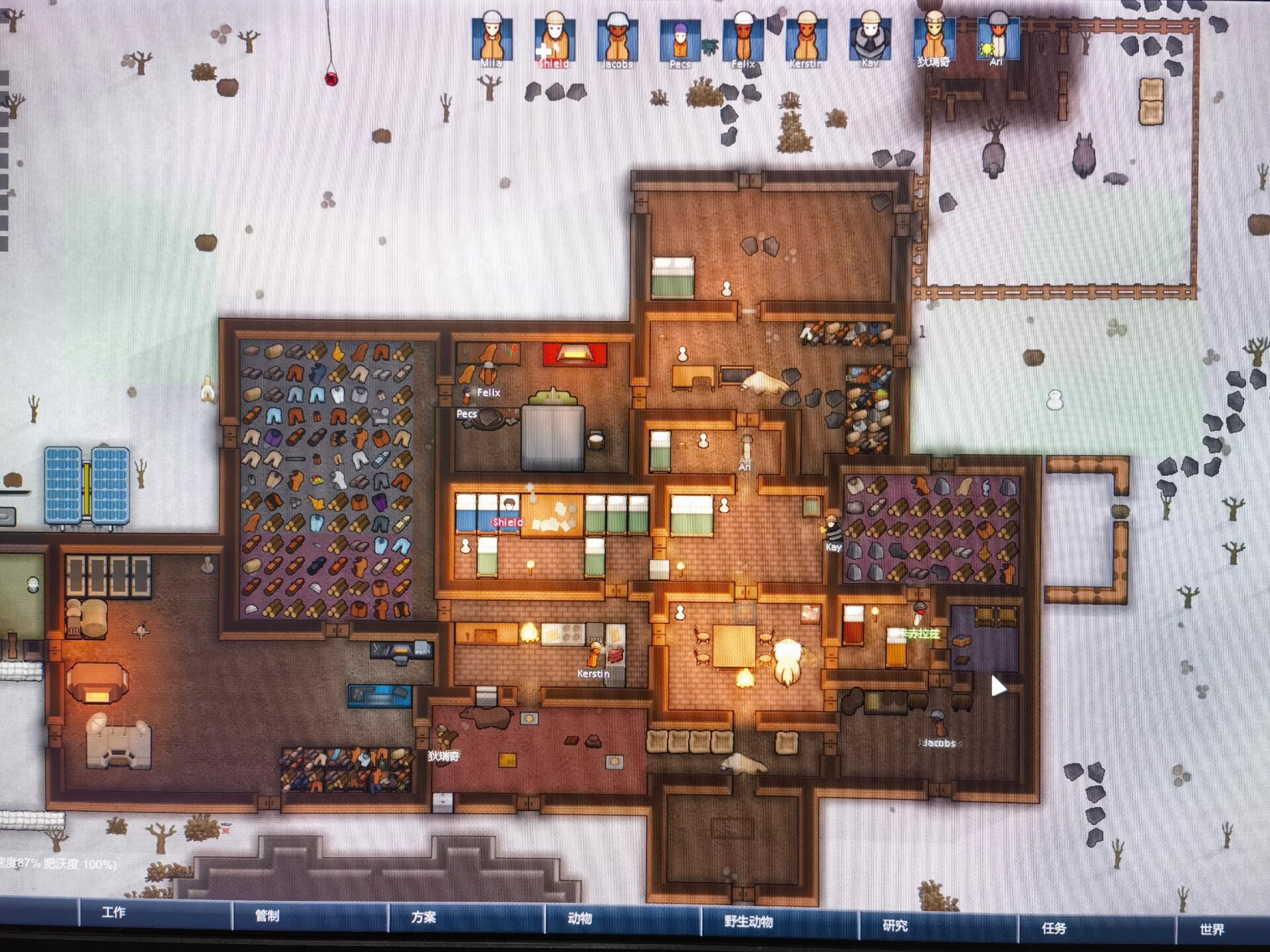Choose Jacobs in the colonist bar
This screenshot has height=952, width=1270.
pos(617,38)
